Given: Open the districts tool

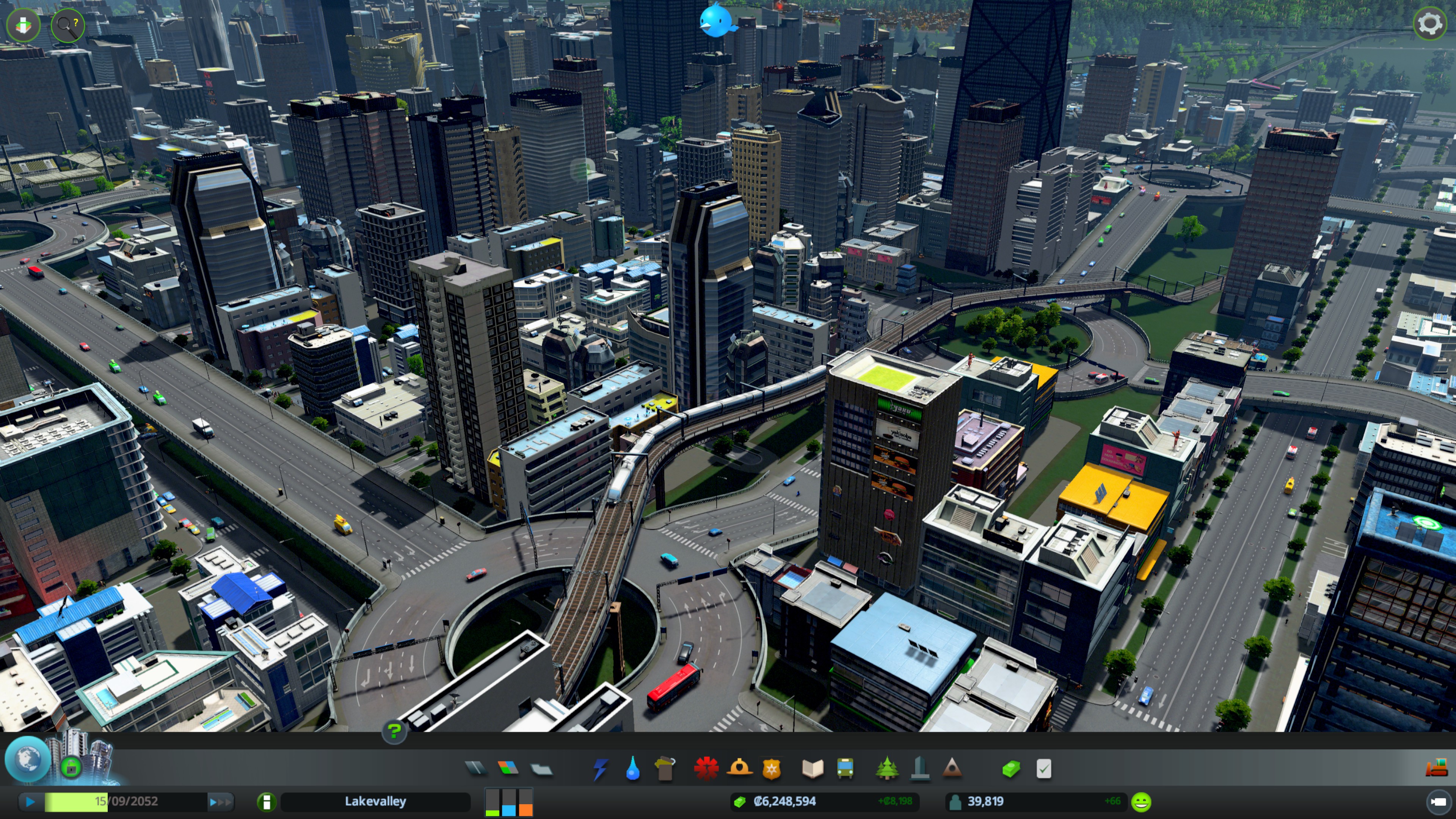Looking at the screenshot, I should tap(541, 769).
